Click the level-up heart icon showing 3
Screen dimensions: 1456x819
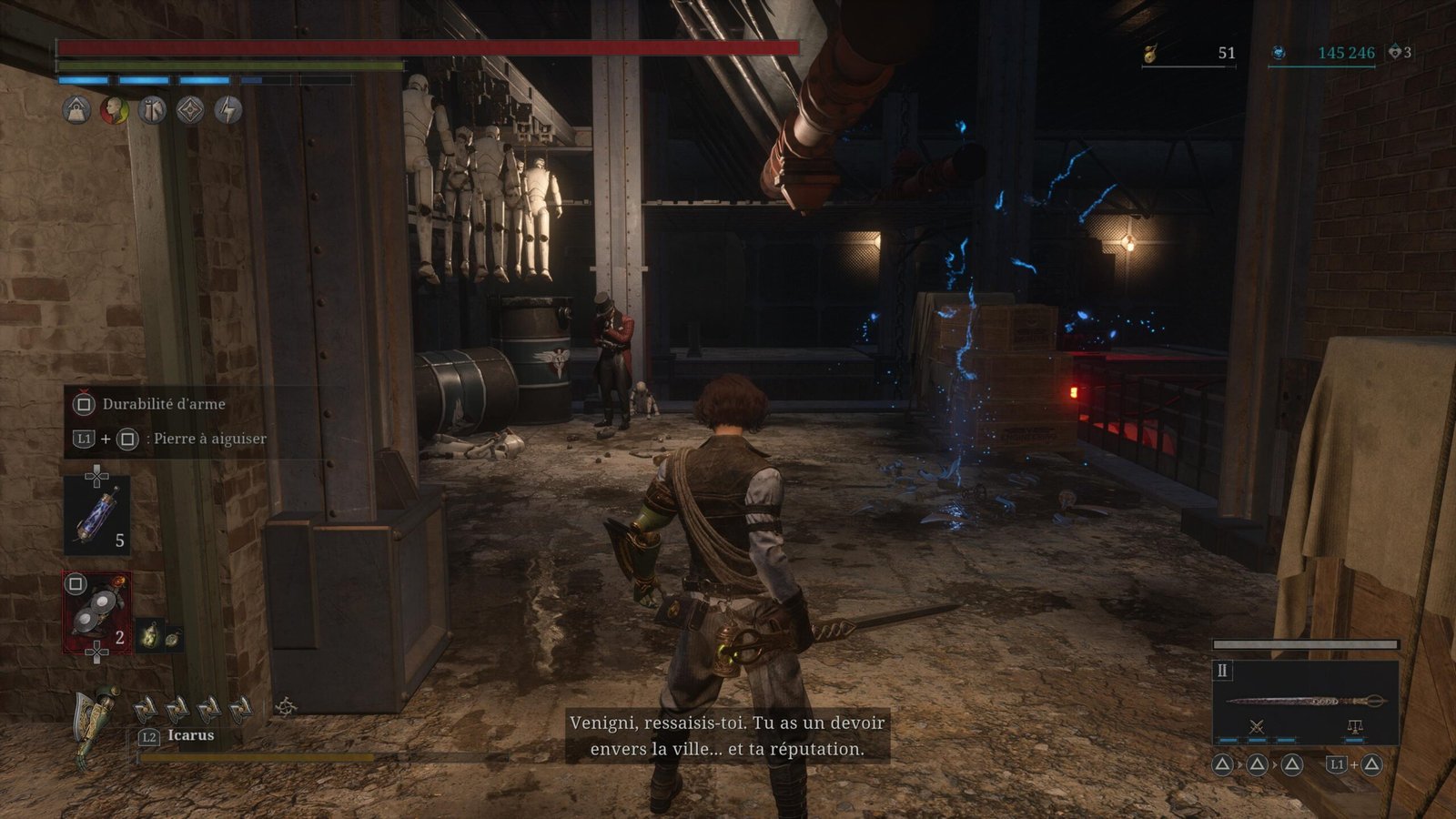point(1395,53)
